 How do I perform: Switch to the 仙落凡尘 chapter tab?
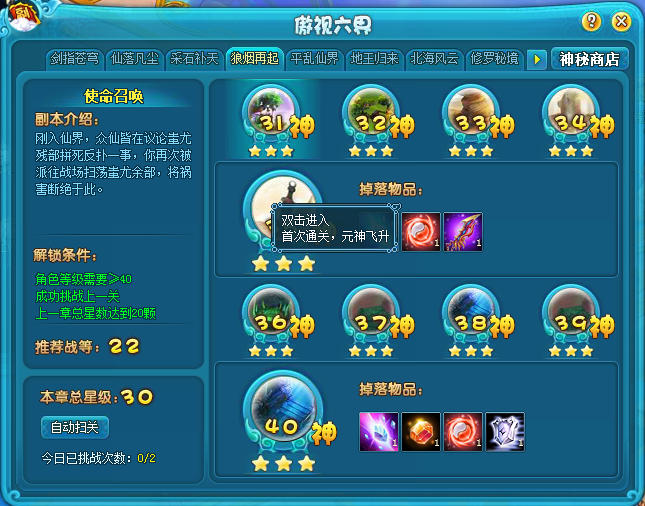[135, 59]
